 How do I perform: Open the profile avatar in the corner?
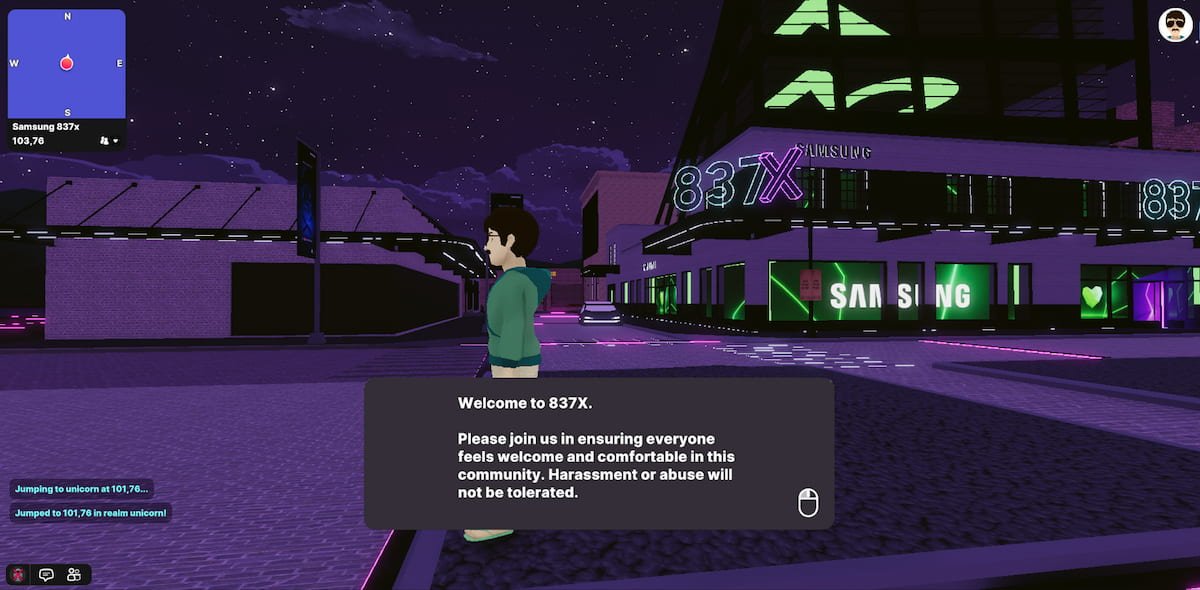[x=1176, y=25]
